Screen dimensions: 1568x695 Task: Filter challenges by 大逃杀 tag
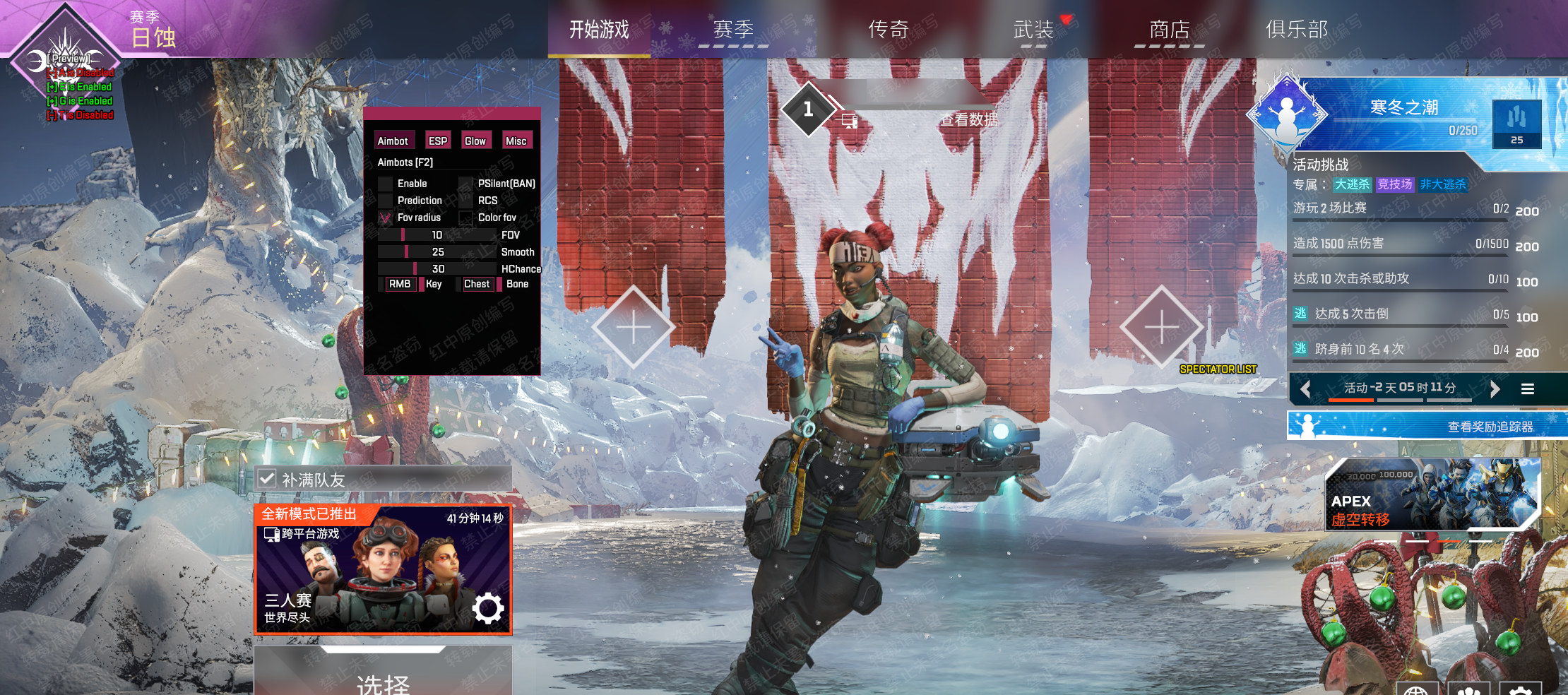(1352, 184)
